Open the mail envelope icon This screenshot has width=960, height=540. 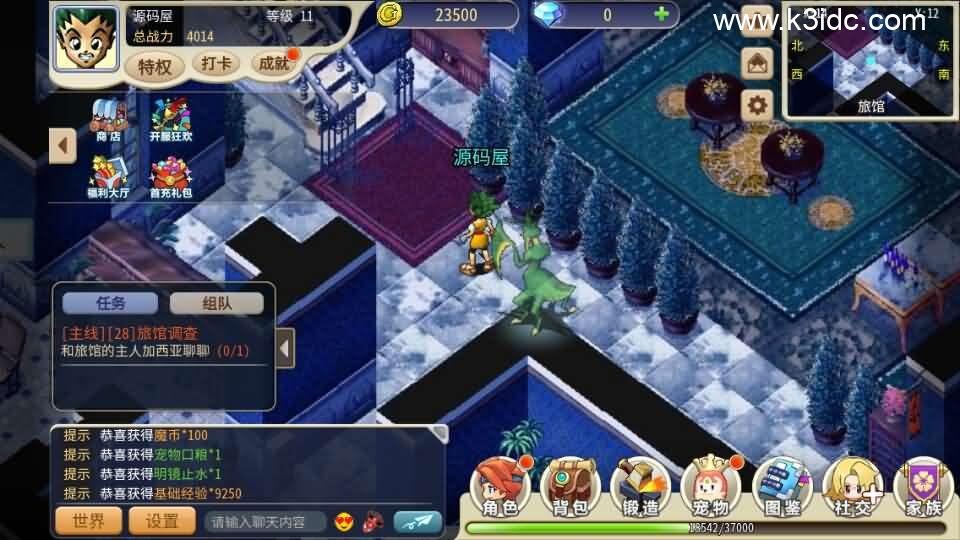point(757,64)
